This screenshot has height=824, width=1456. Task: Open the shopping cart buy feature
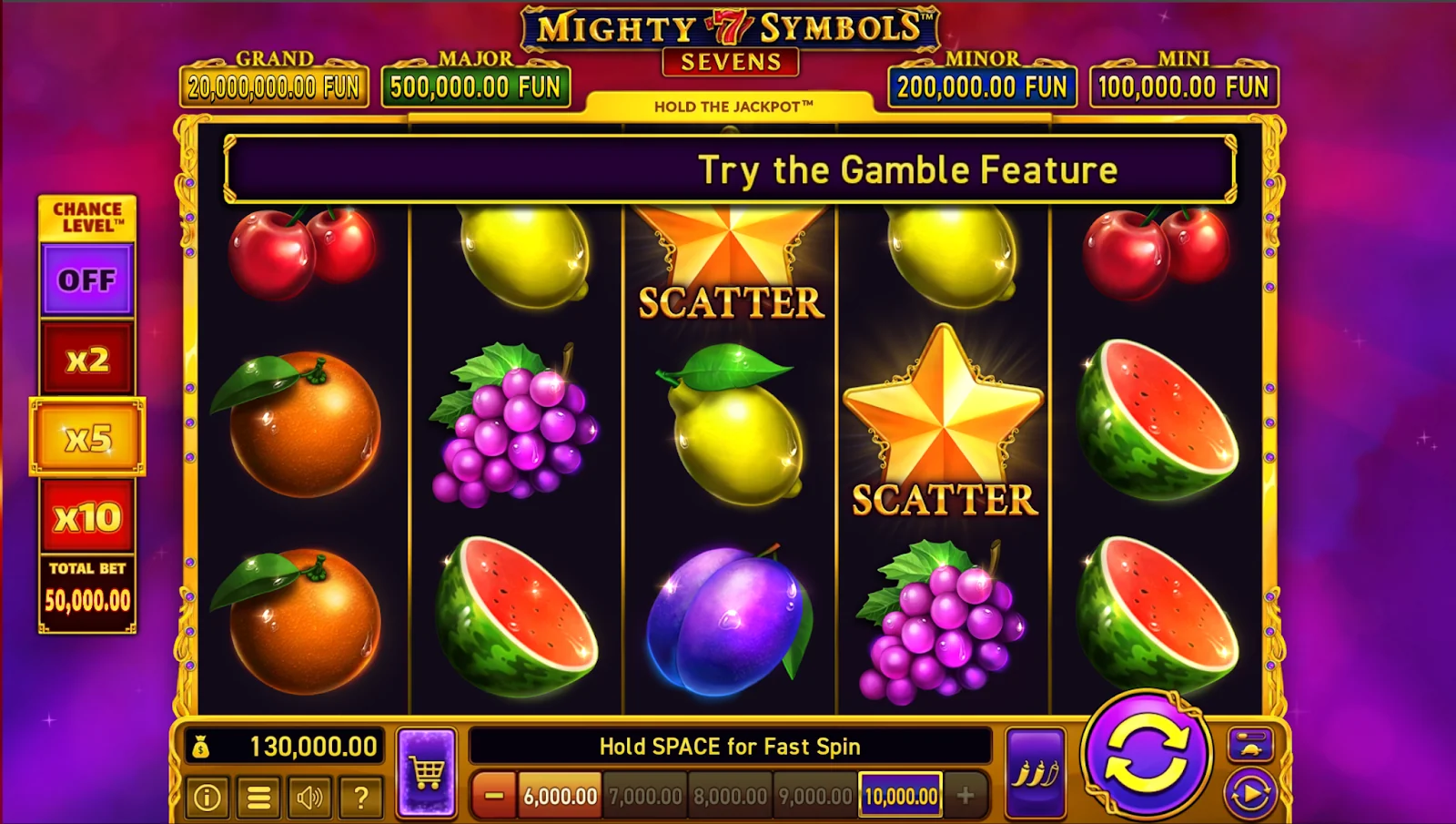coord(427,773)
